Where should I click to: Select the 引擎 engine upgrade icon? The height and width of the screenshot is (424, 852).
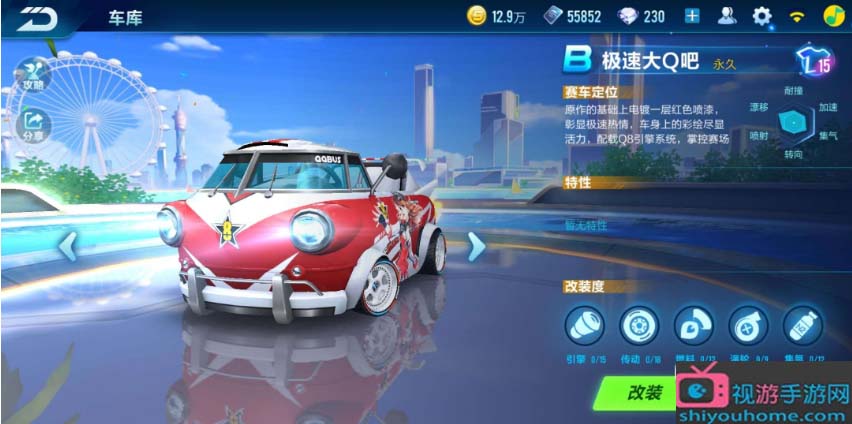[584, 326]
